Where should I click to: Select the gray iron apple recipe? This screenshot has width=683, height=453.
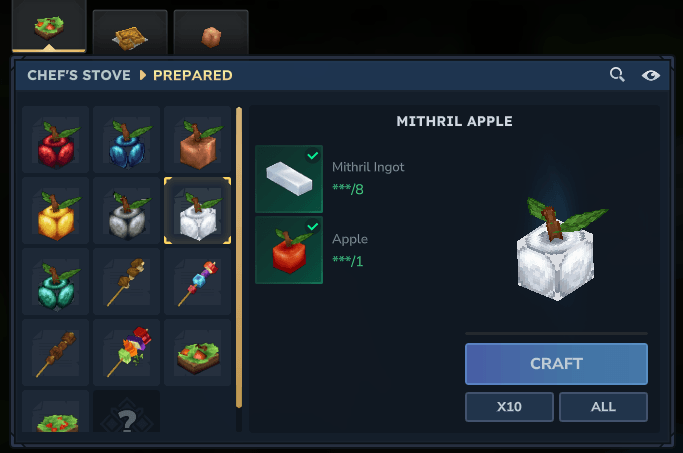(126, 211)
